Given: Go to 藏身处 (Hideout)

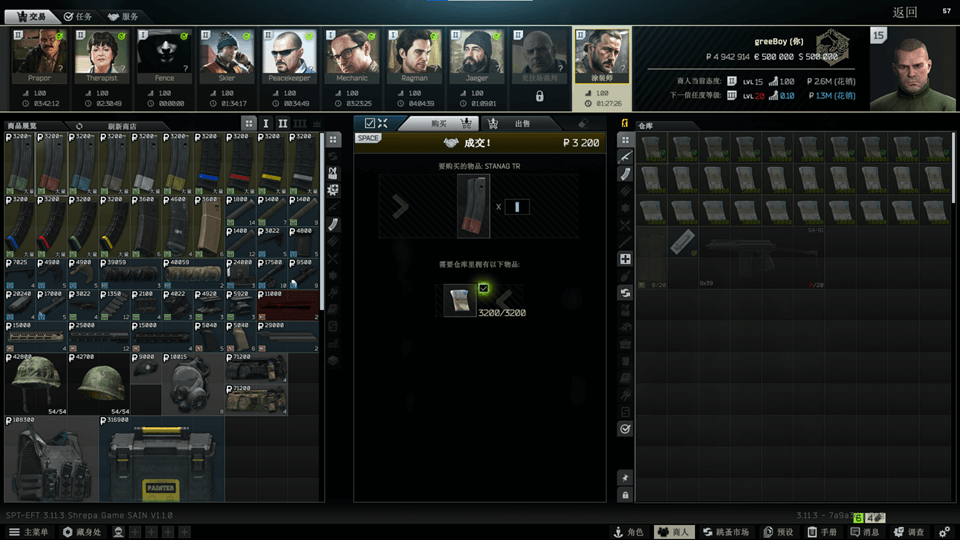Looking at the screenshot, I should coord(84,532).
